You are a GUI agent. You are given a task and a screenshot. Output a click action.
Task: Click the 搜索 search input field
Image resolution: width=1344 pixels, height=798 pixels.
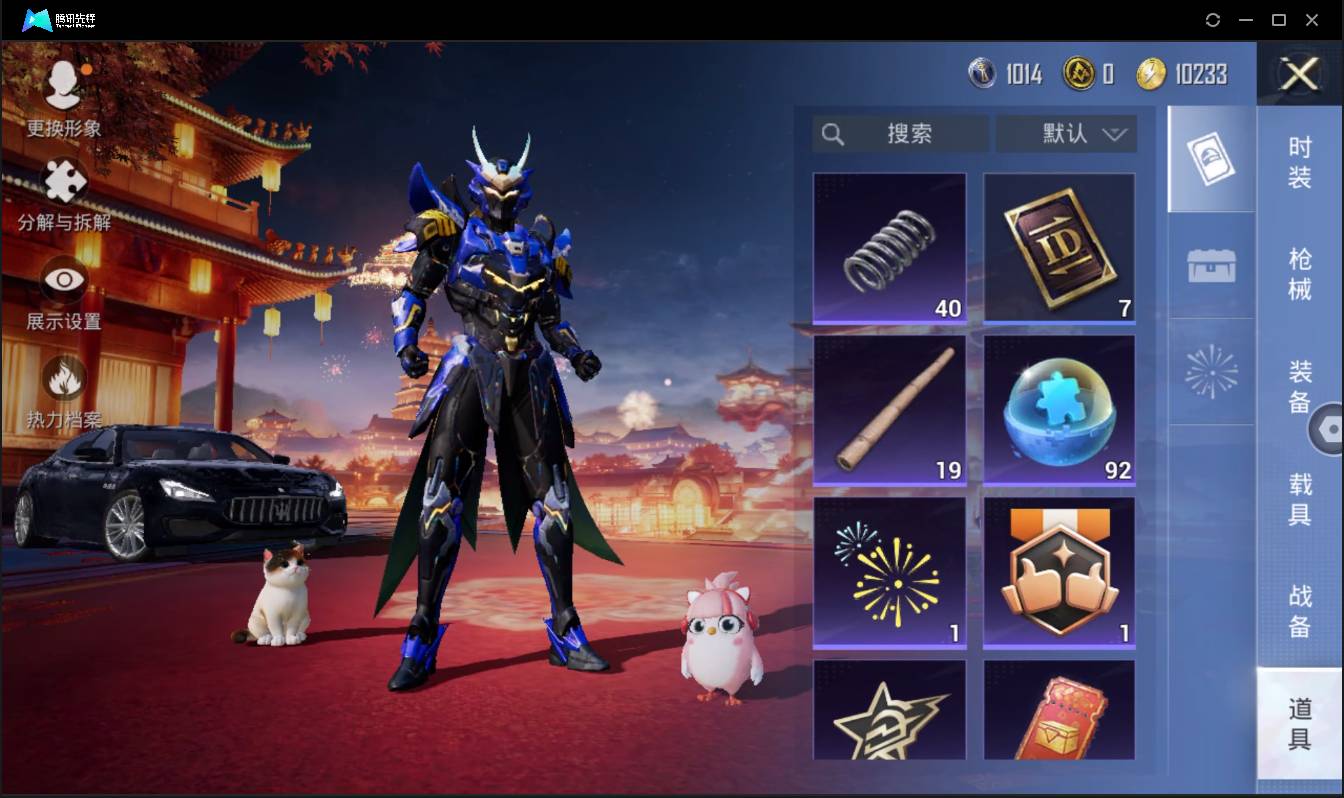point(905,133)
